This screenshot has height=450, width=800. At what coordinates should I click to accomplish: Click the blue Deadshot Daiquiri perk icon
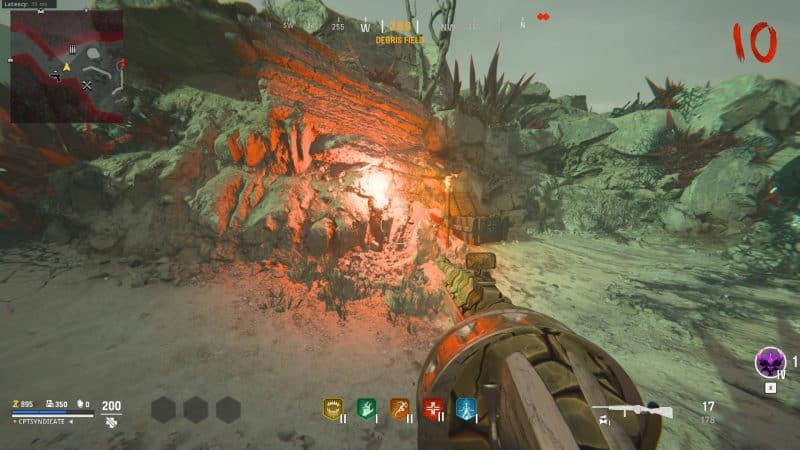pos(465,408)
